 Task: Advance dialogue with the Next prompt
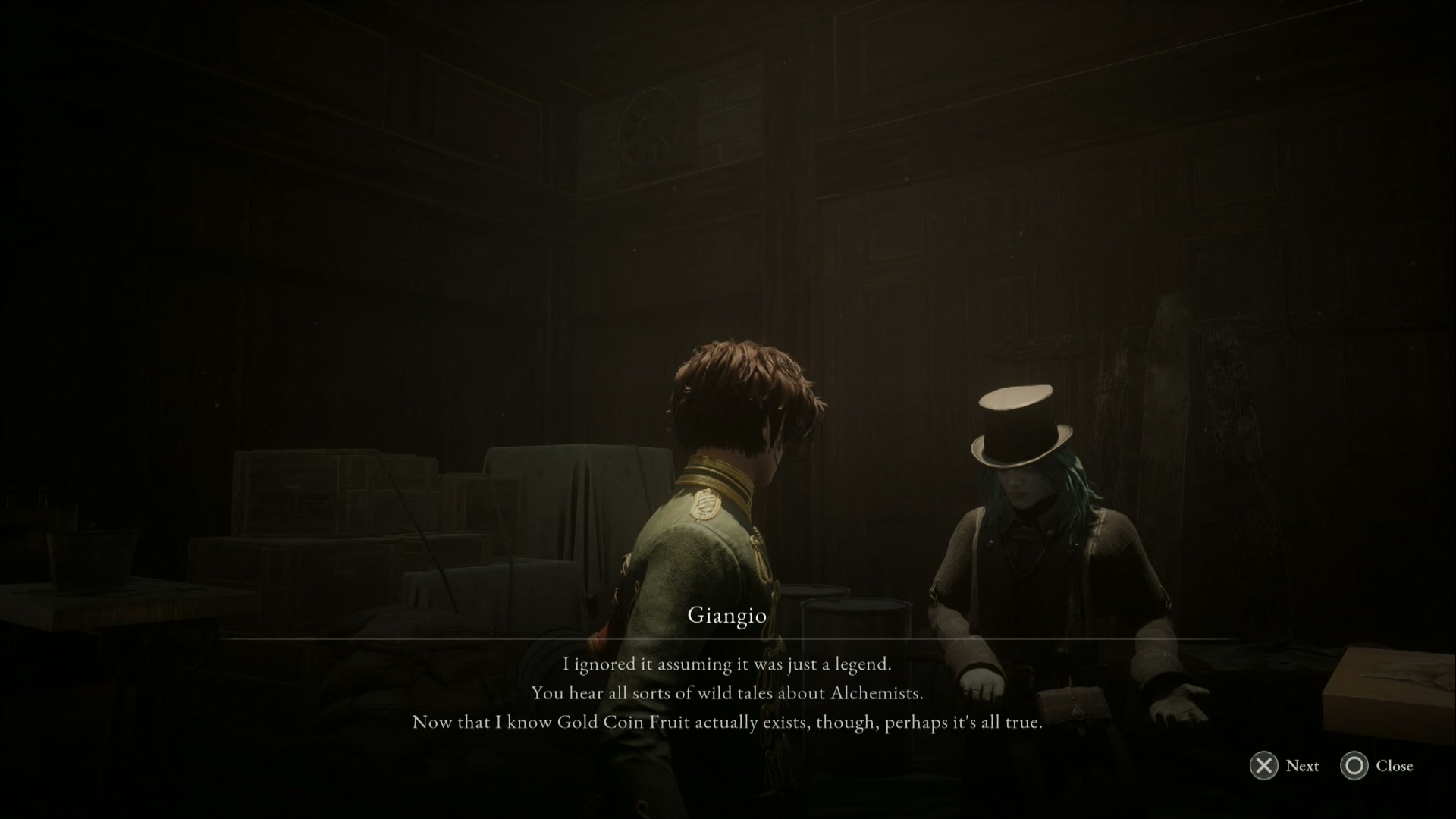coord(1303,766)
